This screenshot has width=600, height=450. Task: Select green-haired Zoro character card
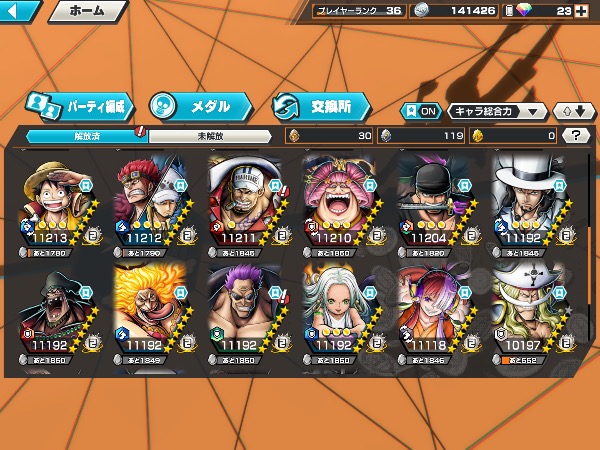click(432, 204)
